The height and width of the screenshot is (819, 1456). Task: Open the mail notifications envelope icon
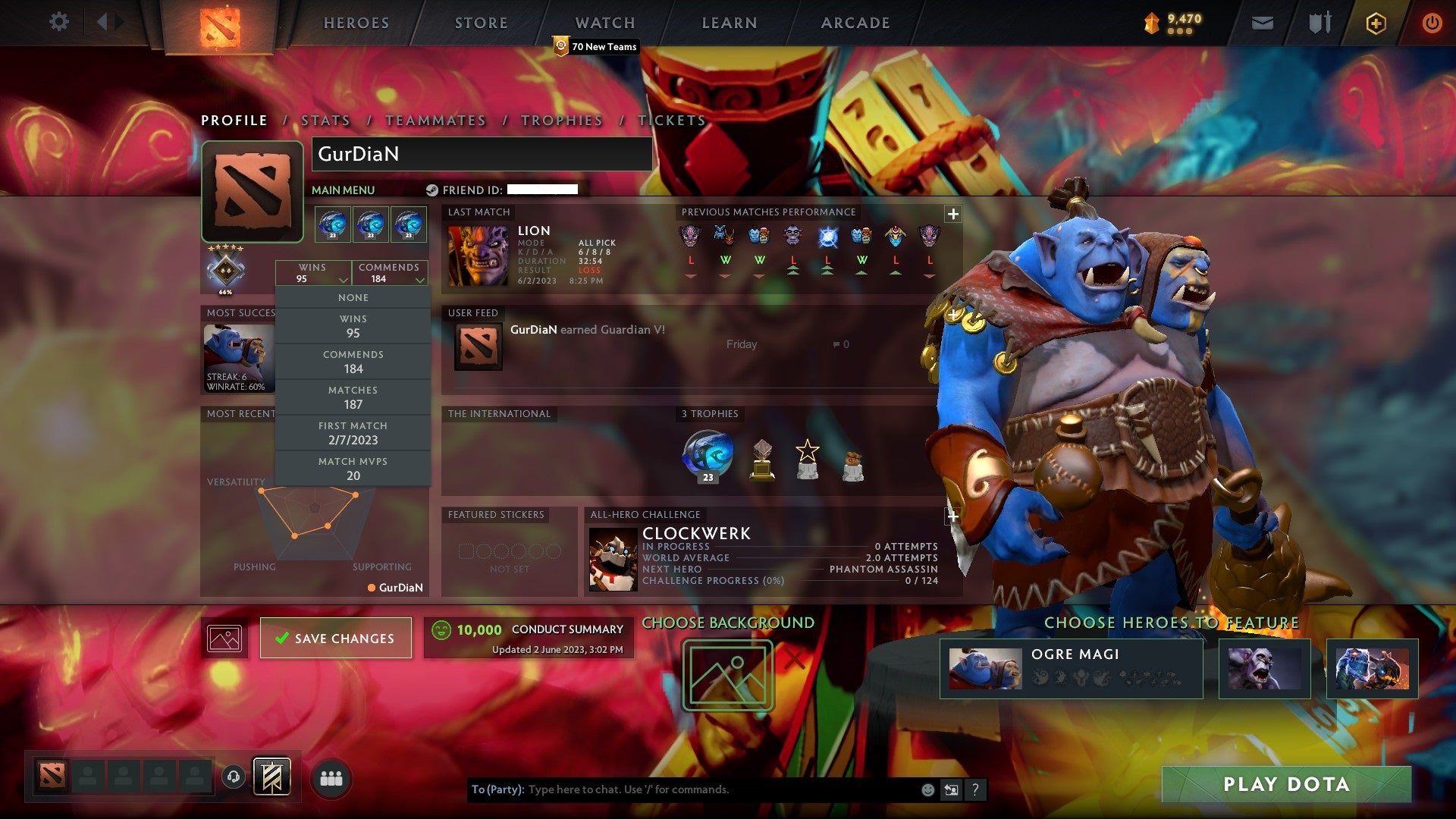pyautogui.click(x=1262, y=23)
